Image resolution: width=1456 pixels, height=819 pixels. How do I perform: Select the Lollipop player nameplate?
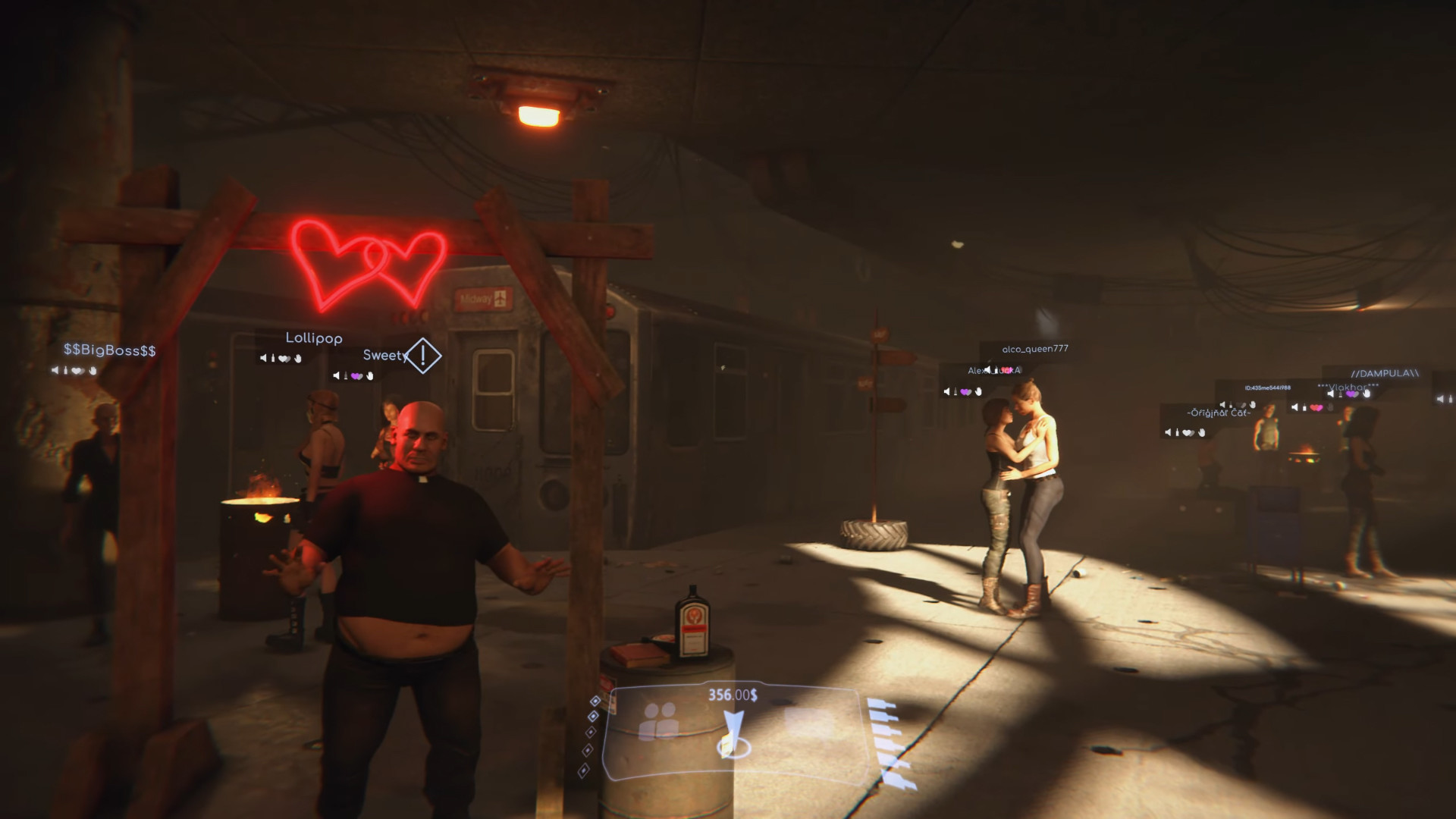click(x=313, y=339)
